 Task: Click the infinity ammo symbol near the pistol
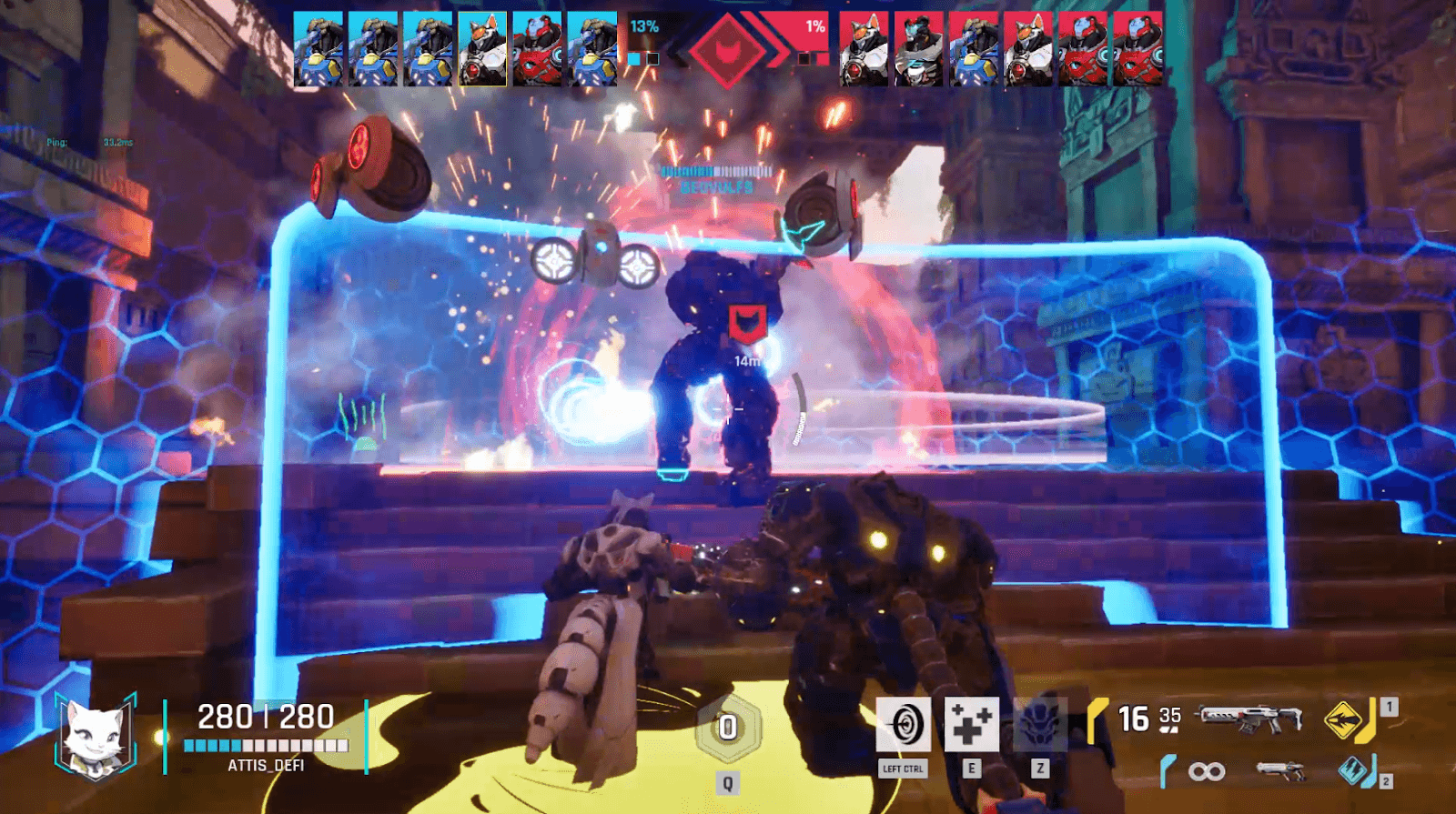coord(1206,769)
